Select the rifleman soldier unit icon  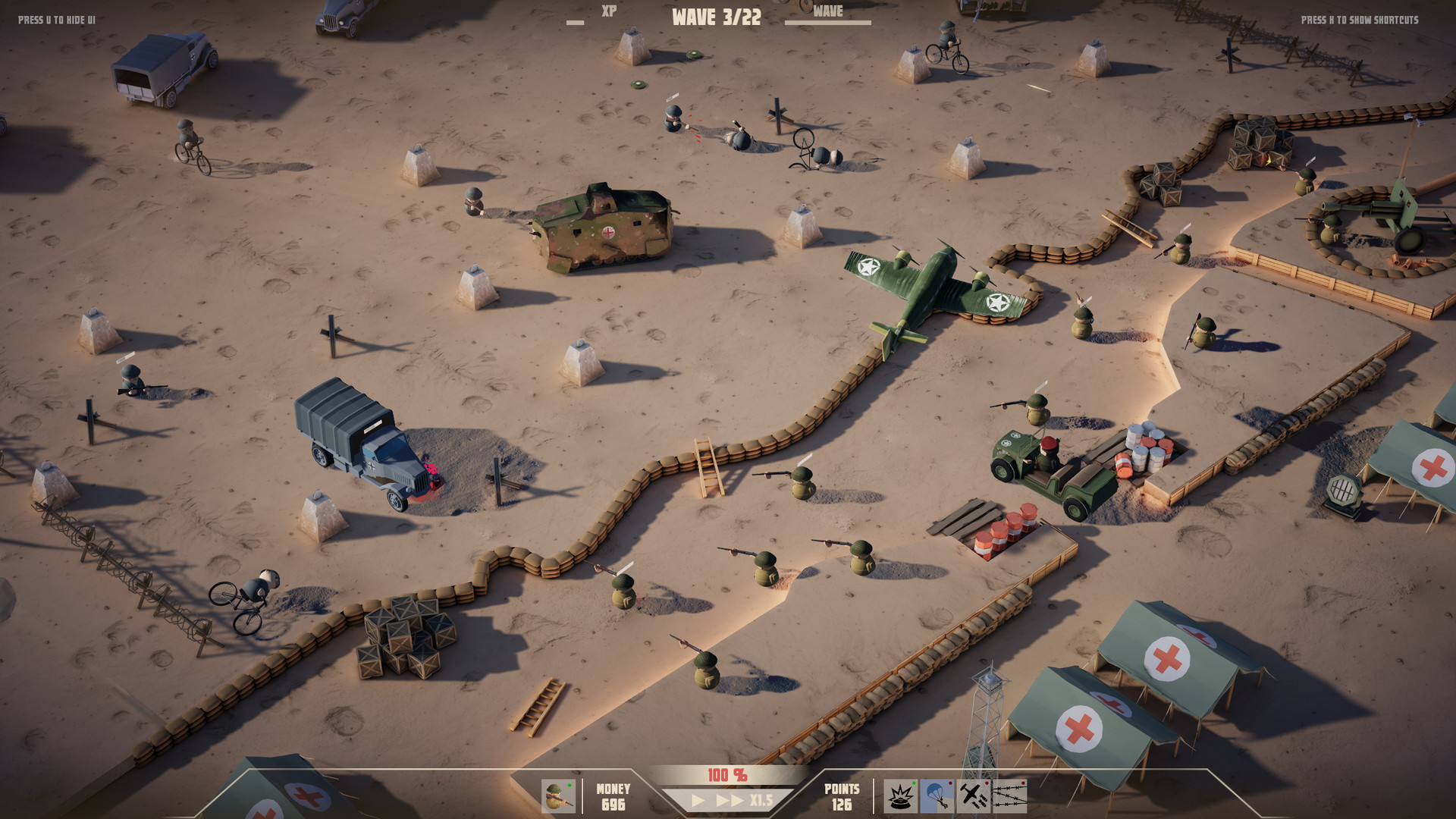558,796
